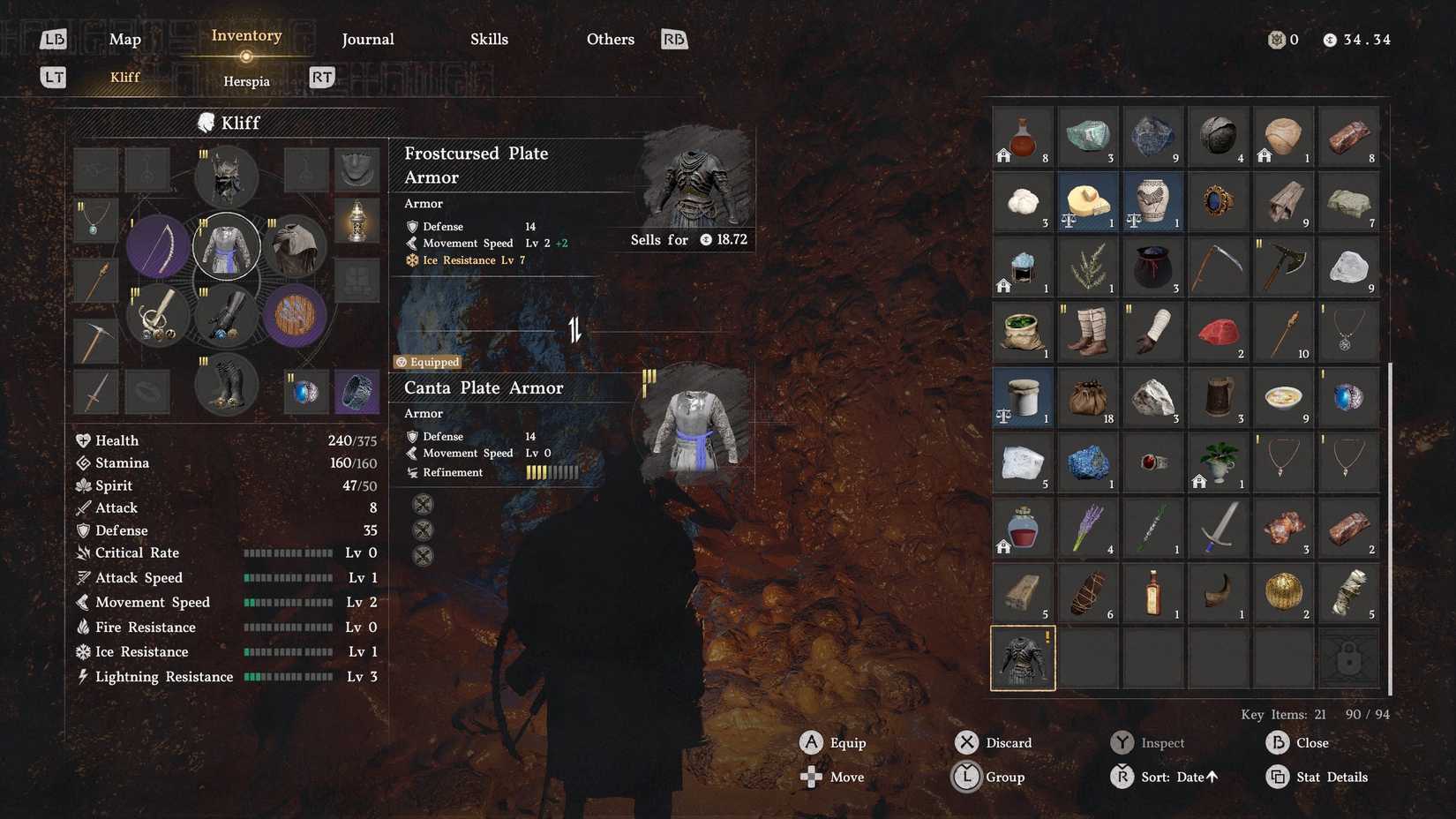
Task: Select the battle axe in the inventory grid
Action: tap(1283, 267)
